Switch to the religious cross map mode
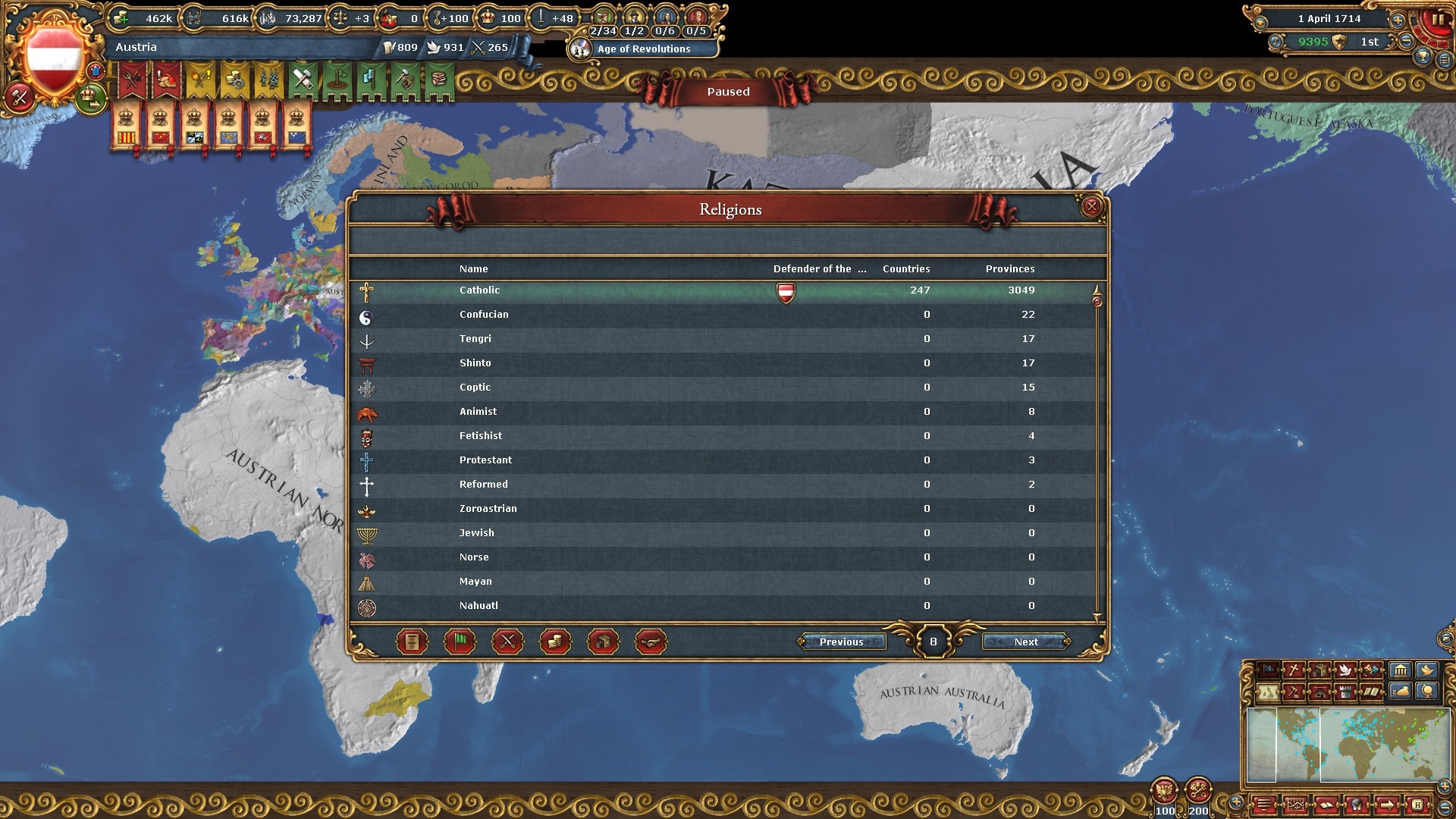Image resolution: width=1456 pixels, height=819 pixels. (1294, 670)
